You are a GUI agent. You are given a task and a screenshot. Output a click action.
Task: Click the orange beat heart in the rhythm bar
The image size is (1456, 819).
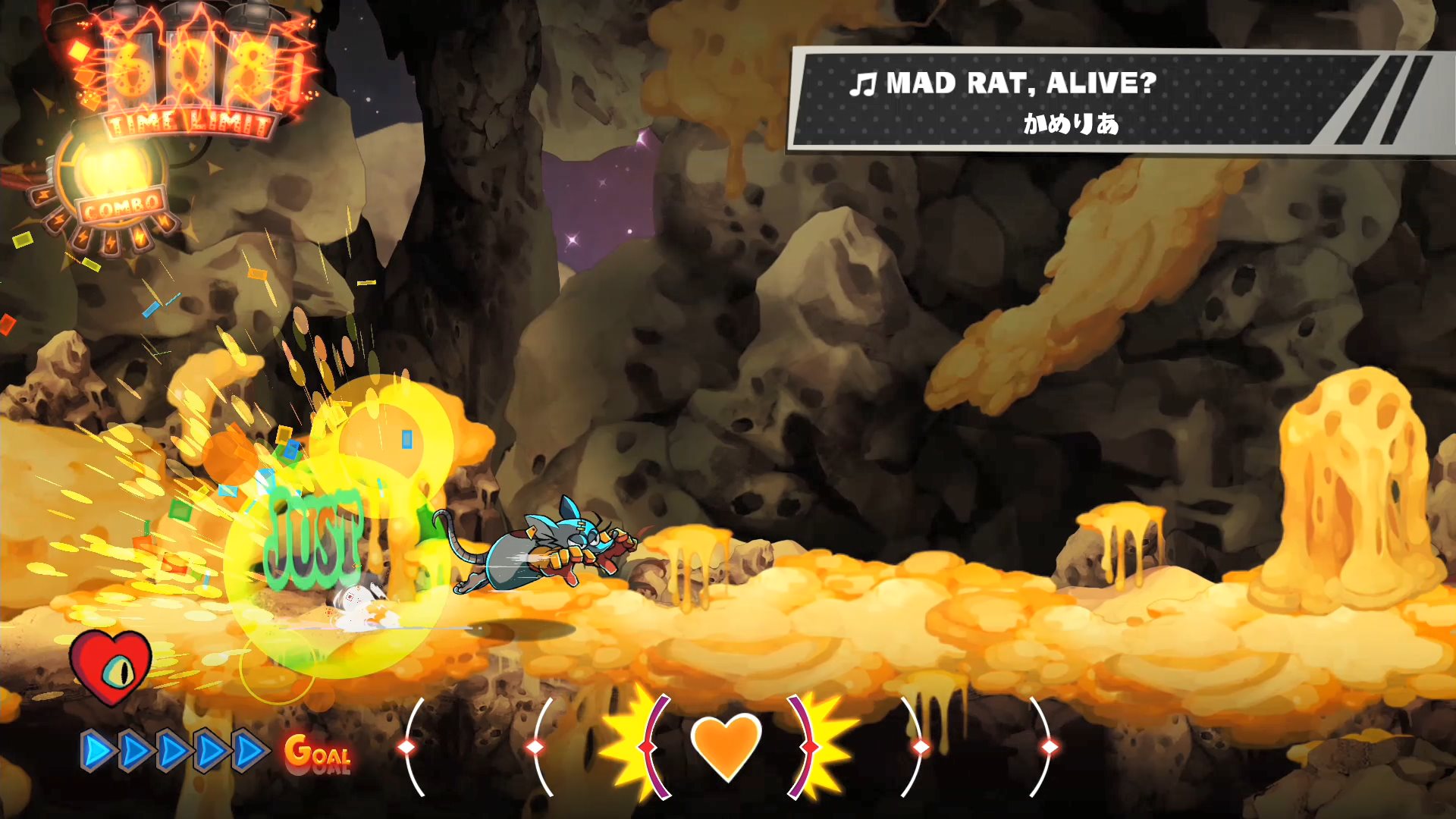coord(726,745)
